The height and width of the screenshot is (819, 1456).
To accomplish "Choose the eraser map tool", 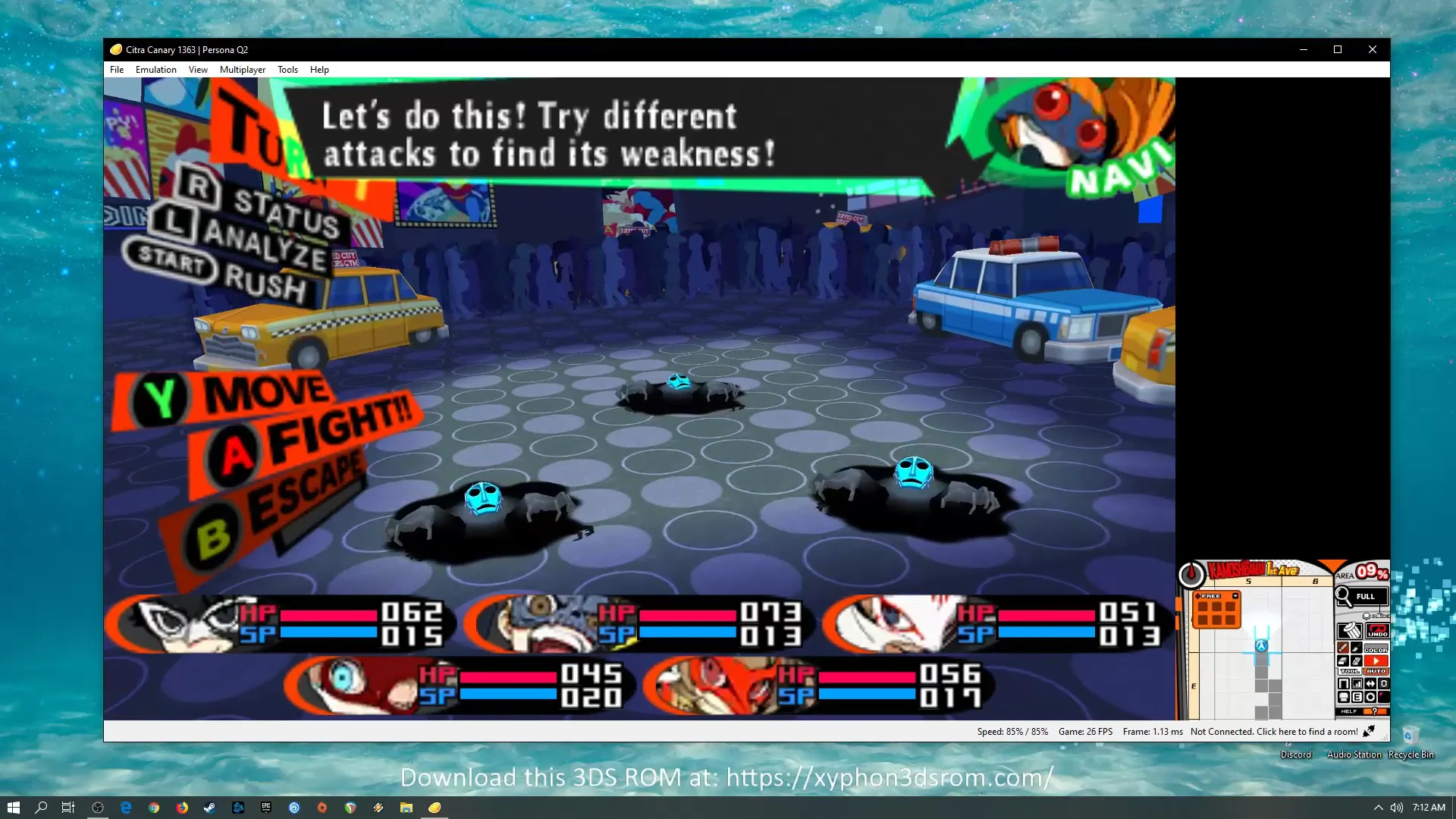I will click(1343, 661).
